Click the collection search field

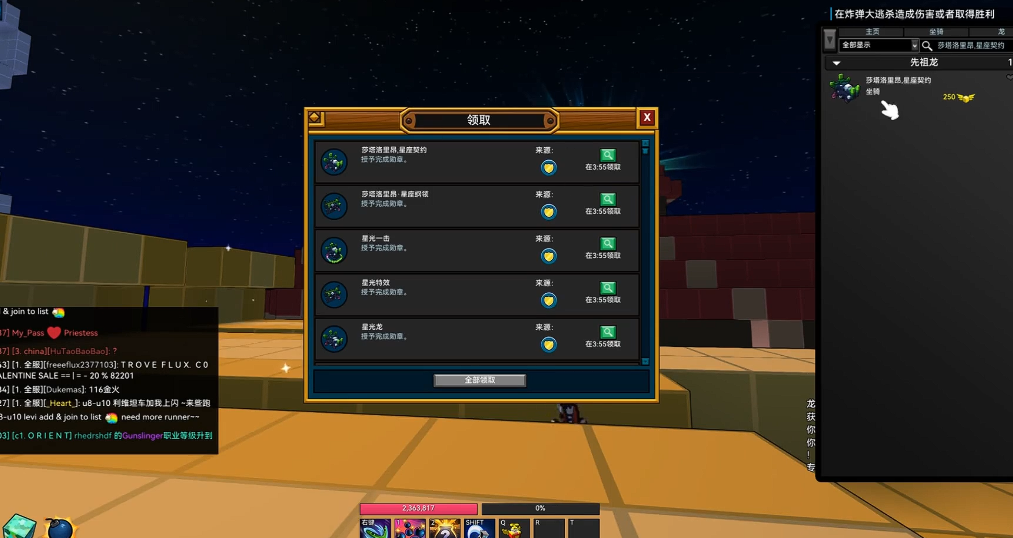[970, 45]
